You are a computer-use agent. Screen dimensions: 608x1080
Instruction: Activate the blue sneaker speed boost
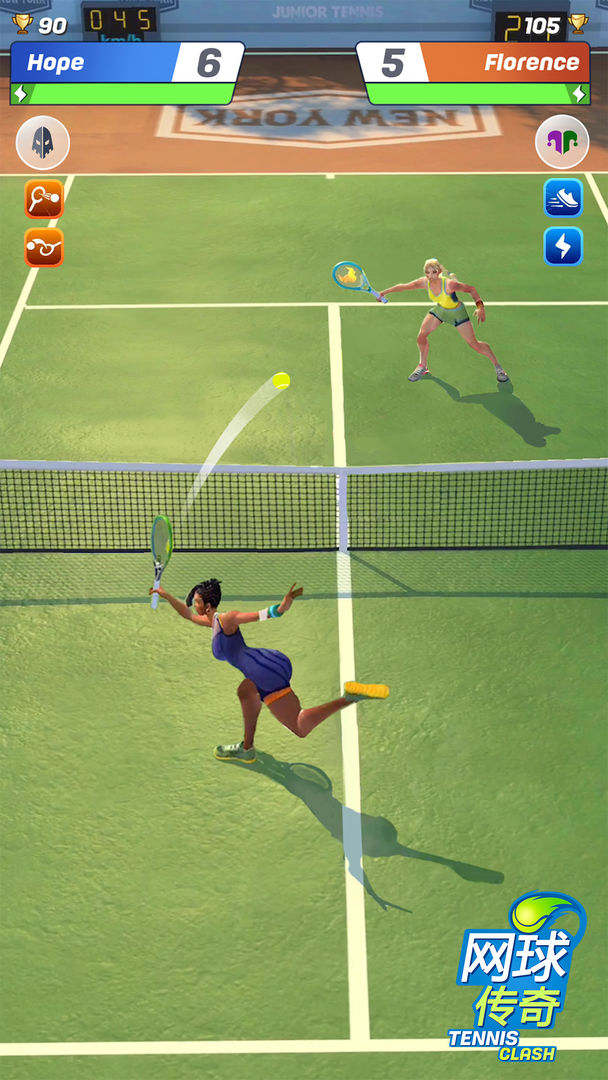[563, 198]
